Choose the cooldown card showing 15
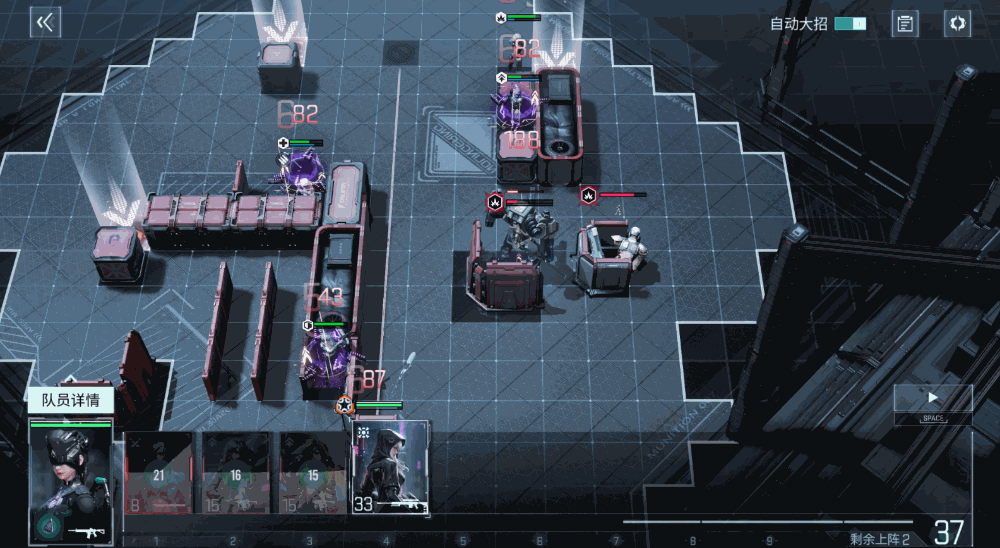The height and width of the screenshot is (548, 1000). tap(313, 472)
